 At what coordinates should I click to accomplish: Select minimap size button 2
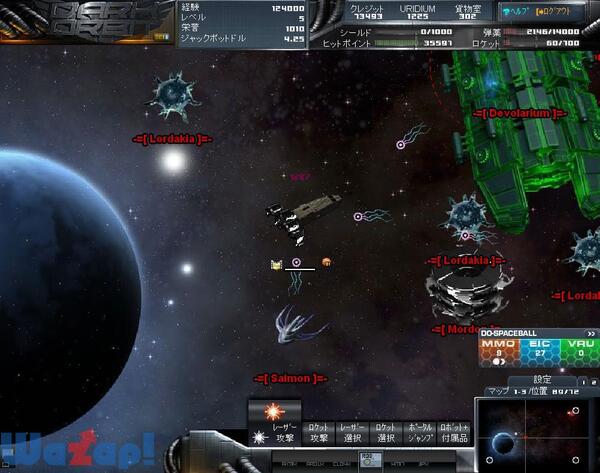coord(592,381)
